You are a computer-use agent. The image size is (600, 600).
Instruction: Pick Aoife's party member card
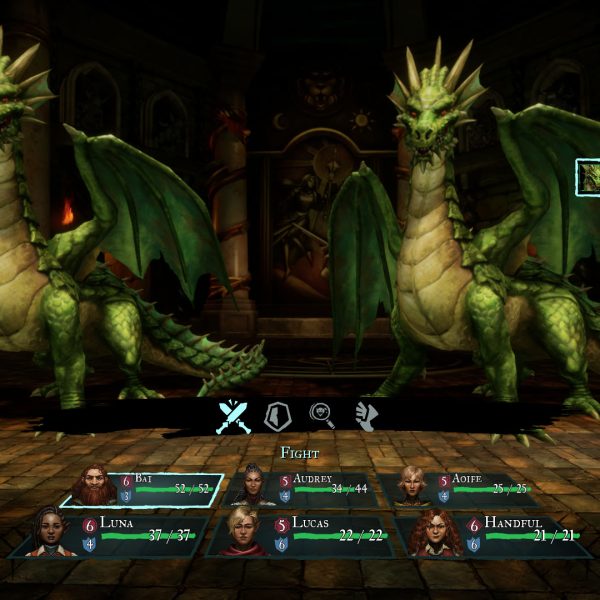pyautogui.click(x=460, y=488)
